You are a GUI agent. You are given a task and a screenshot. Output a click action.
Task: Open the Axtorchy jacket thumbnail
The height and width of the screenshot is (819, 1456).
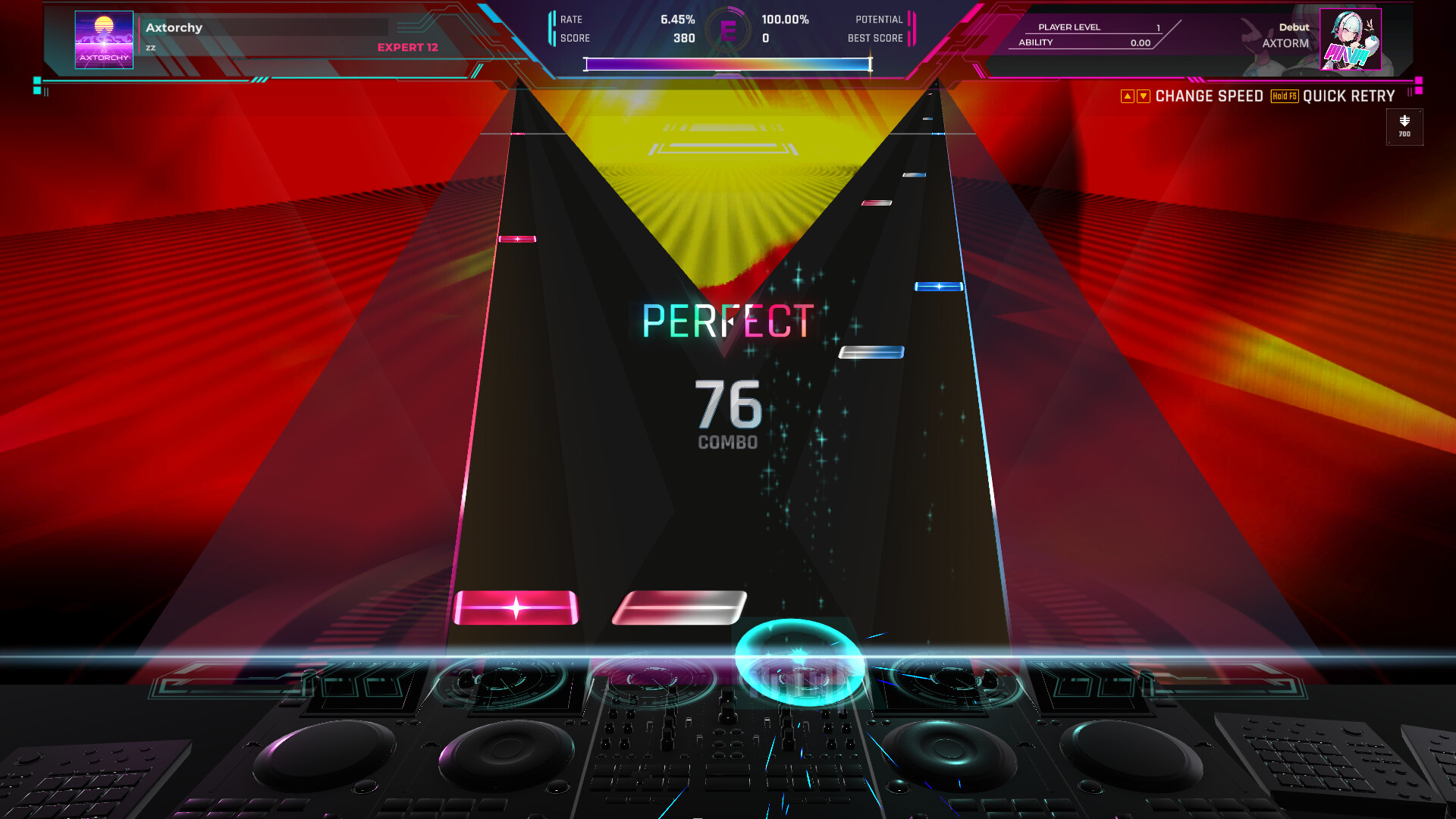[x=103, y=41]
